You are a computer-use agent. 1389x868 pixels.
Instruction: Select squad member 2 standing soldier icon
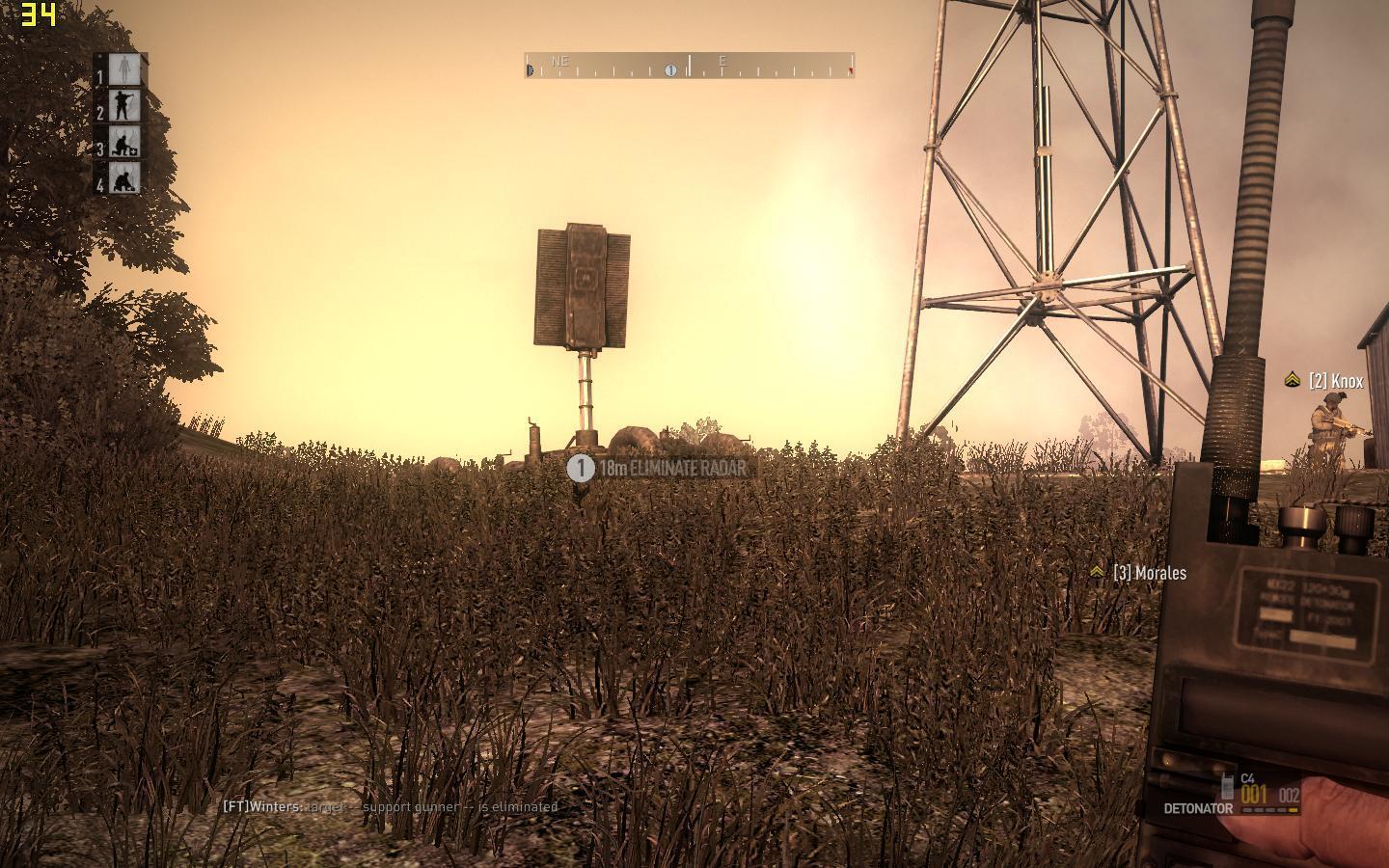coord(124,106)
